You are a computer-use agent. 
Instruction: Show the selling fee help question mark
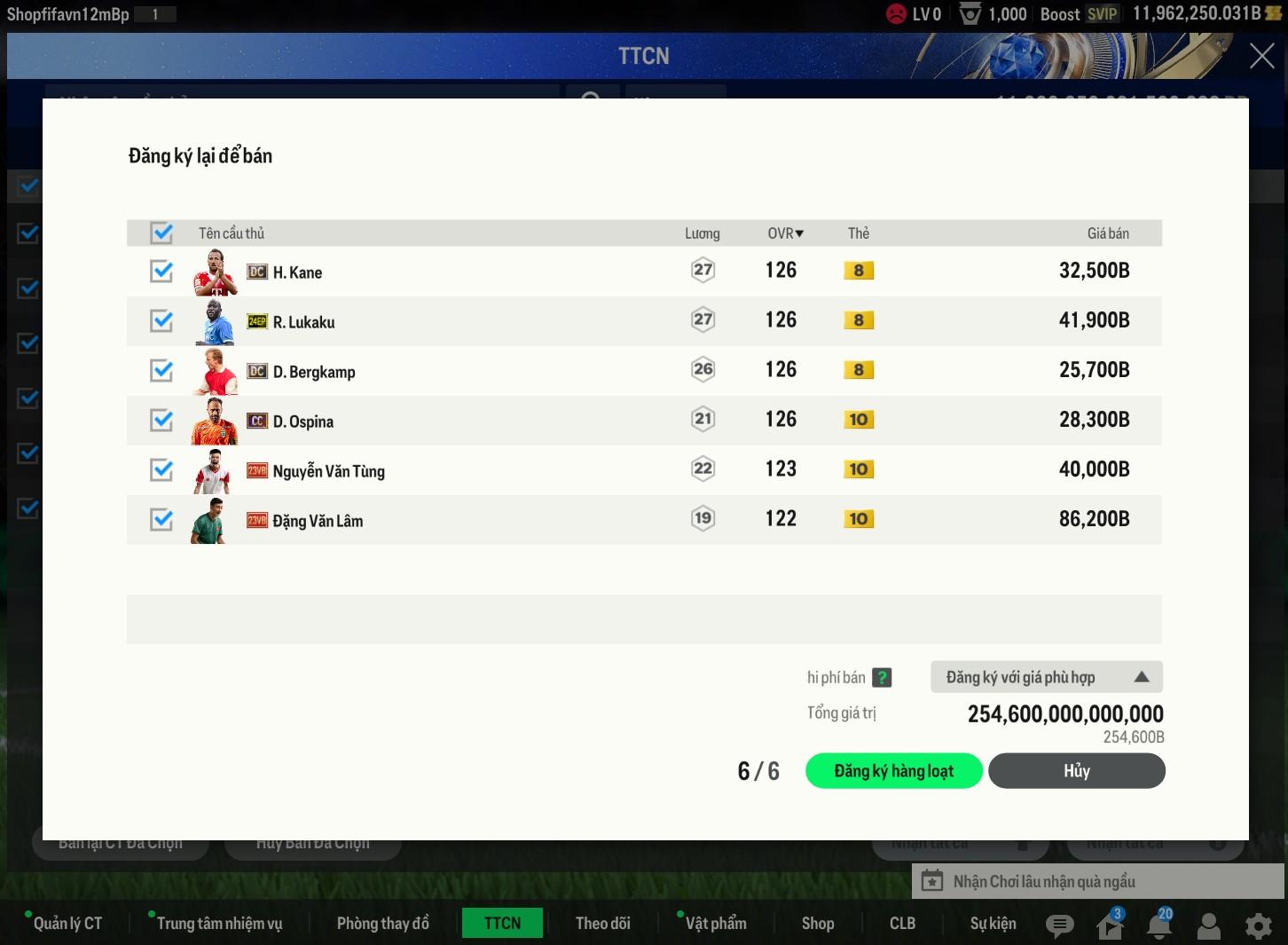click(x=882, y=678)
